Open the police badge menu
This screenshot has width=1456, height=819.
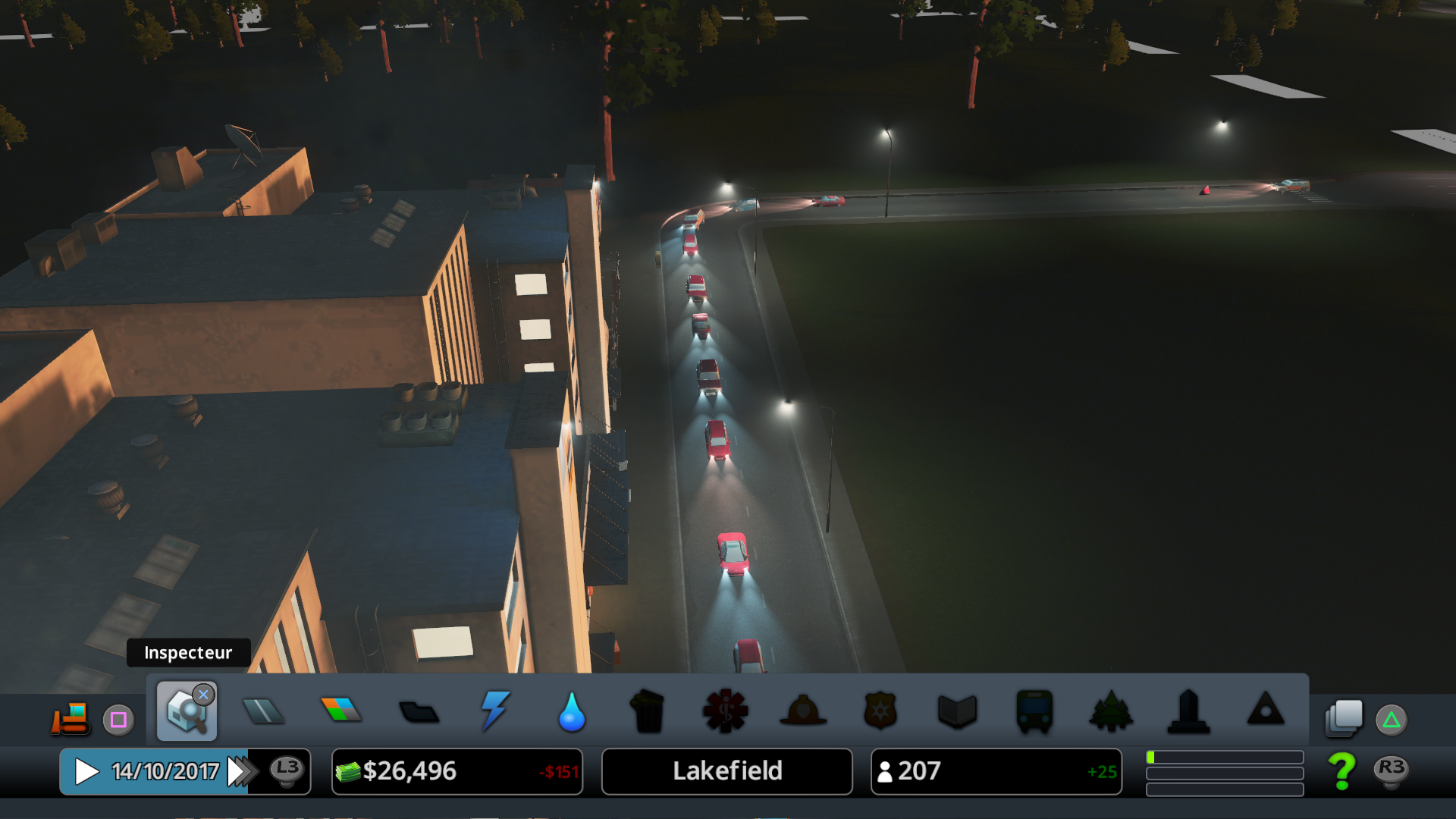(x=880, y=711)
